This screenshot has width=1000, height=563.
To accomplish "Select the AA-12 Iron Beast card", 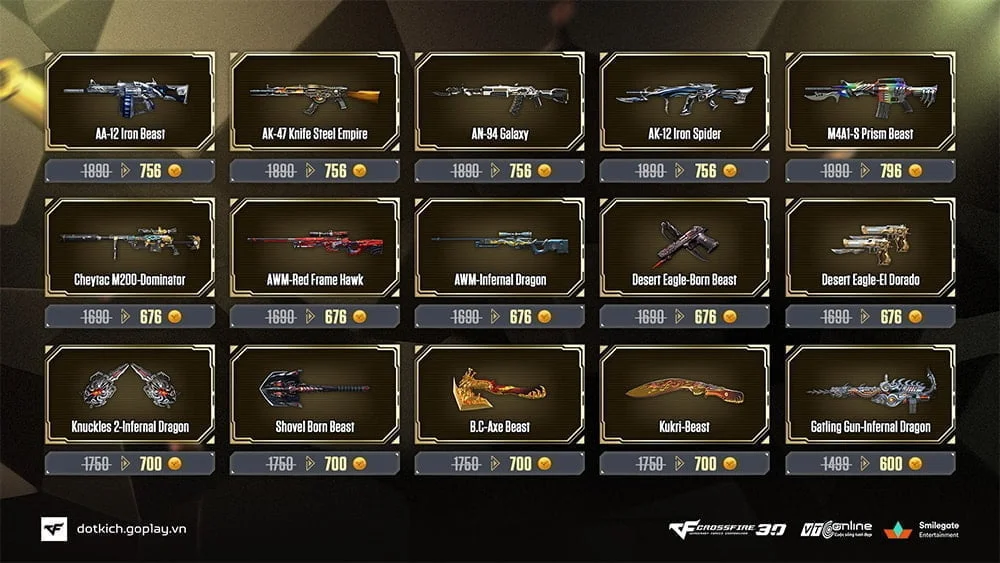I will tap(130, 101).
